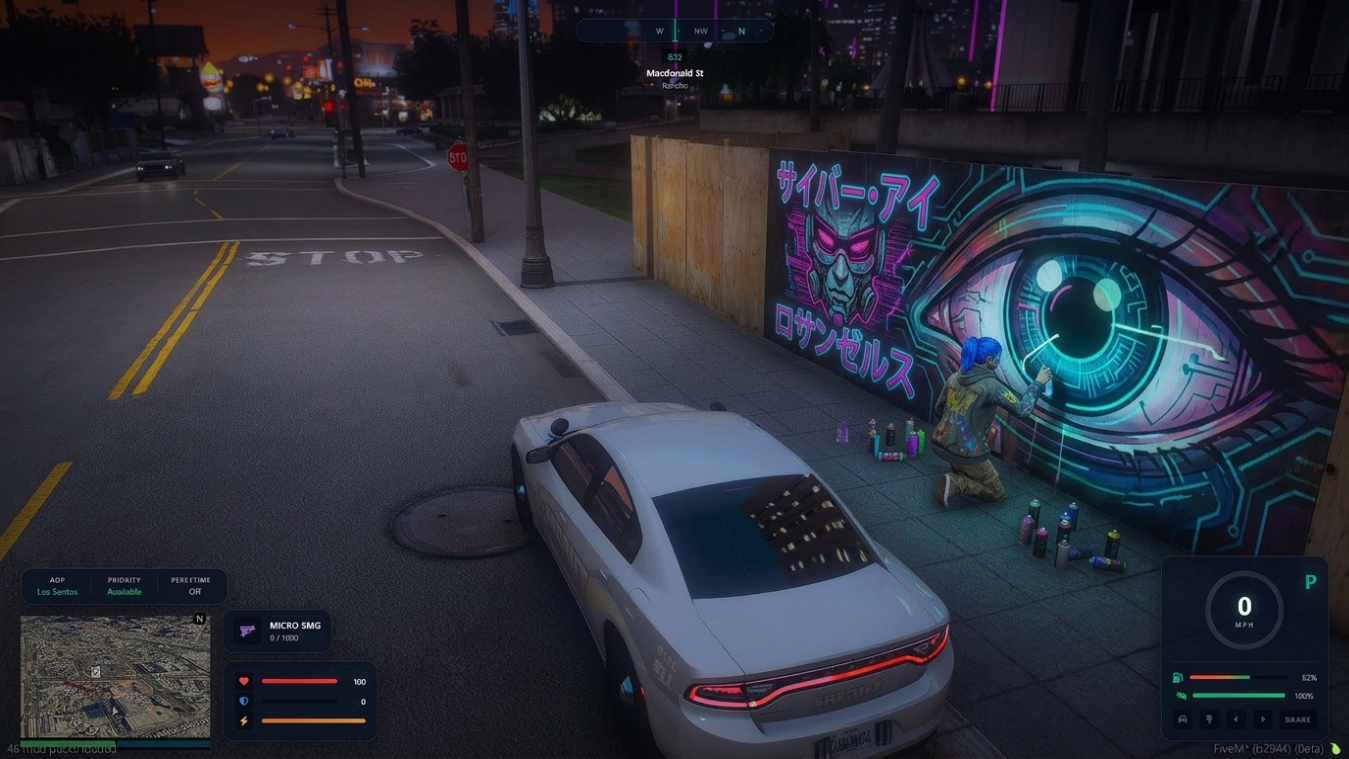Click the green fuel pump icon

coord(1178,678)
